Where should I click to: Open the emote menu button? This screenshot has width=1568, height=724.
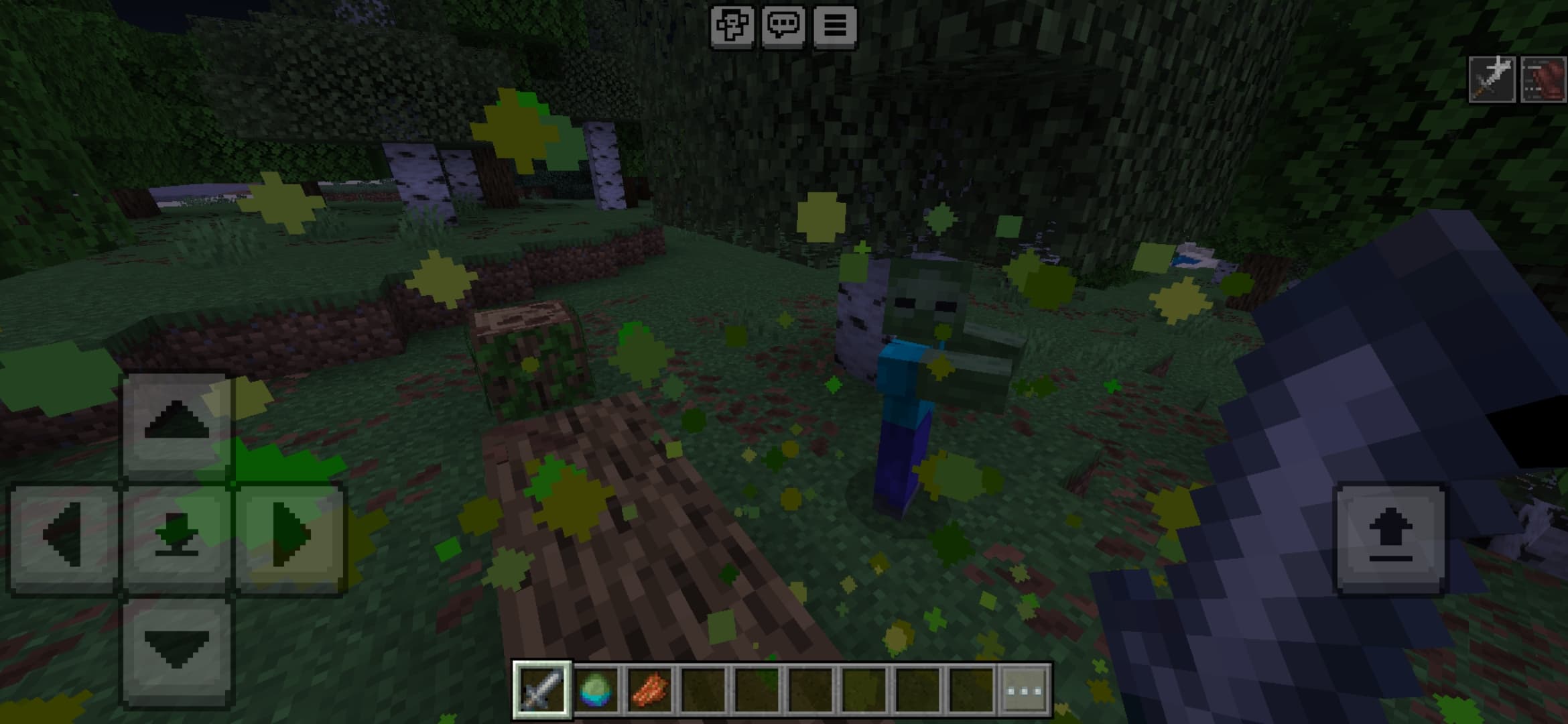[x=732, y=27]
